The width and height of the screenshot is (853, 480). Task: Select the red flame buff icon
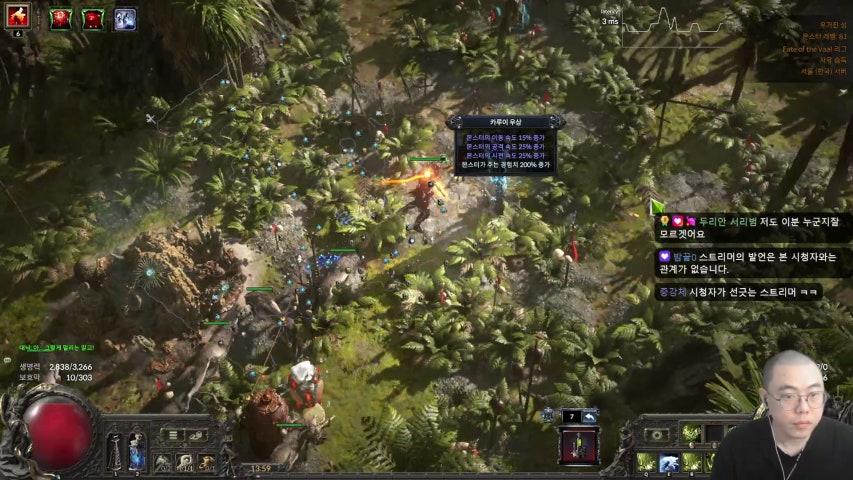point(18,15)
